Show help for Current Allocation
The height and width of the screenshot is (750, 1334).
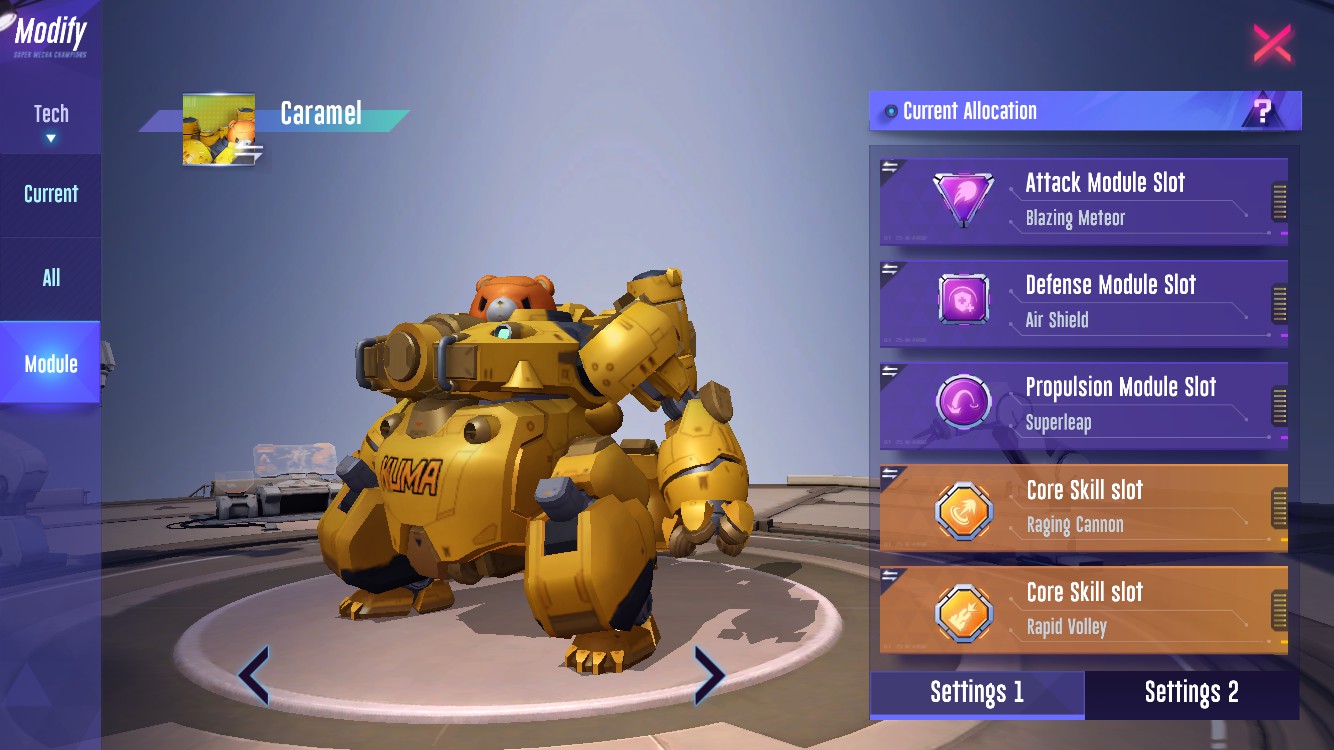1263,111
